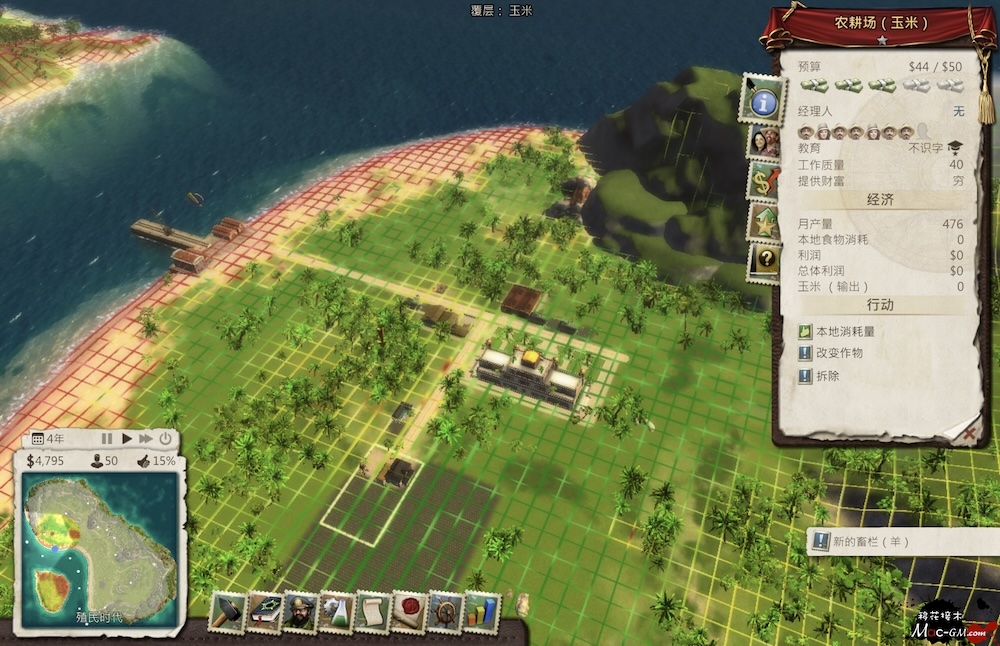
Task: Pause the game speed
Action: [x=106, y=438]
